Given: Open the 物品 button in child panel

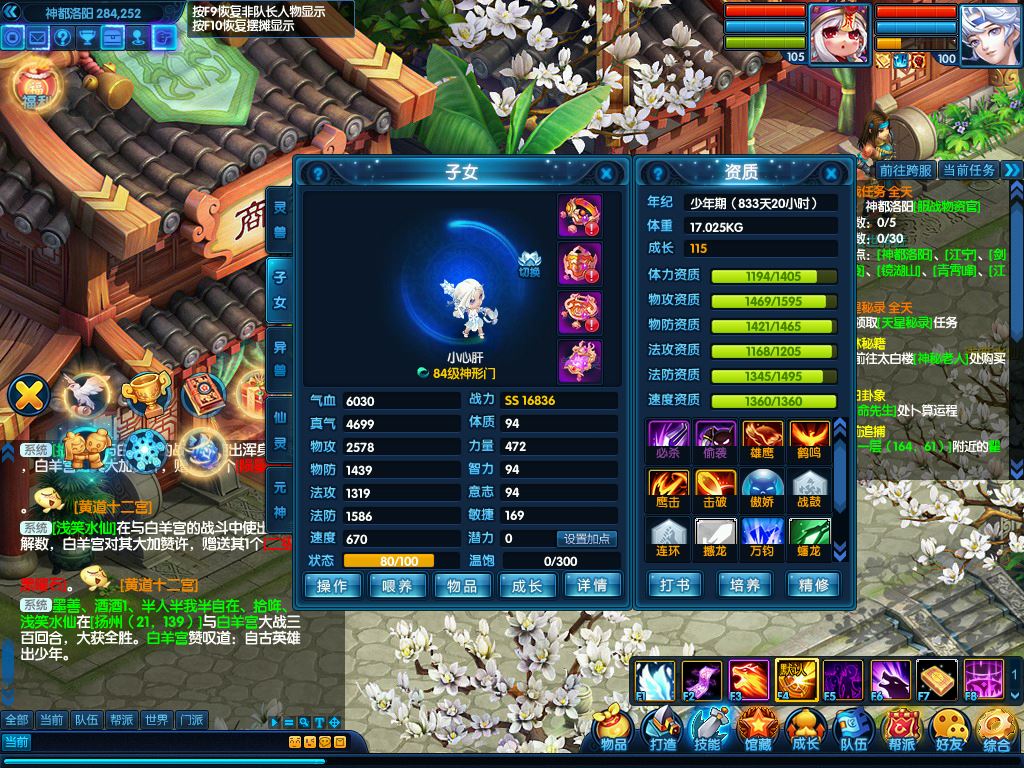Looking at the screenshot, I should point(461,586).
